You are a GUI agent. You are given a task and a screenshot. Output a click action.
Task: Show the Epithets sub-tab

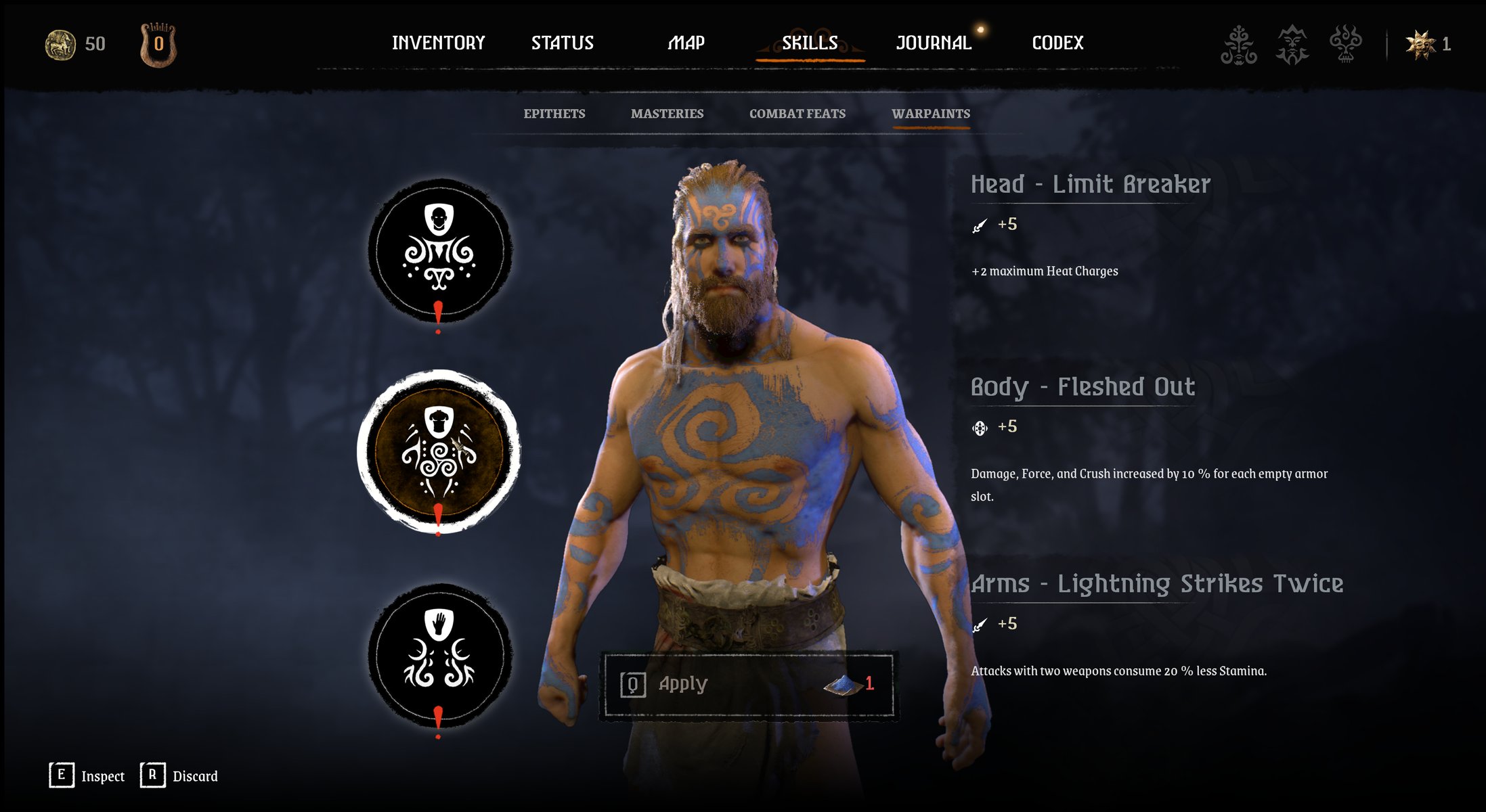coord(554,114)
